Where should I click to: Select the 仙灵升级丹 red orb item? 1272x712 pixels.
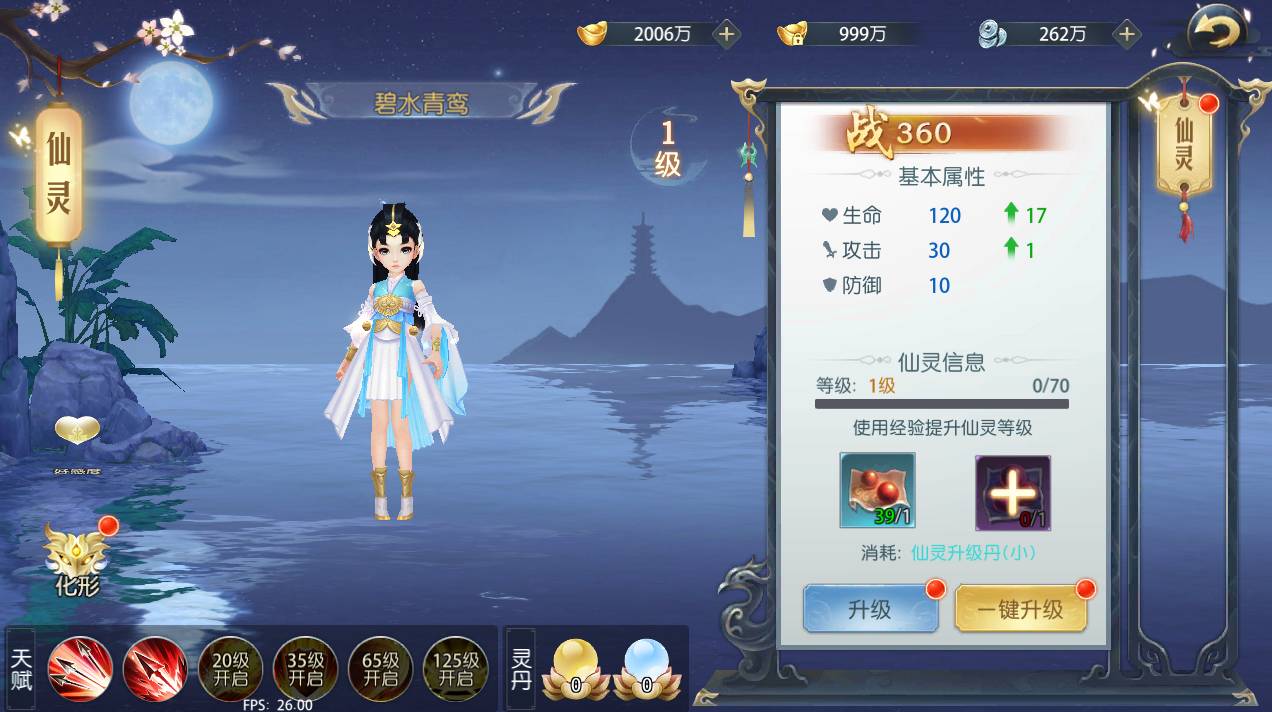[x=877, y=490]
